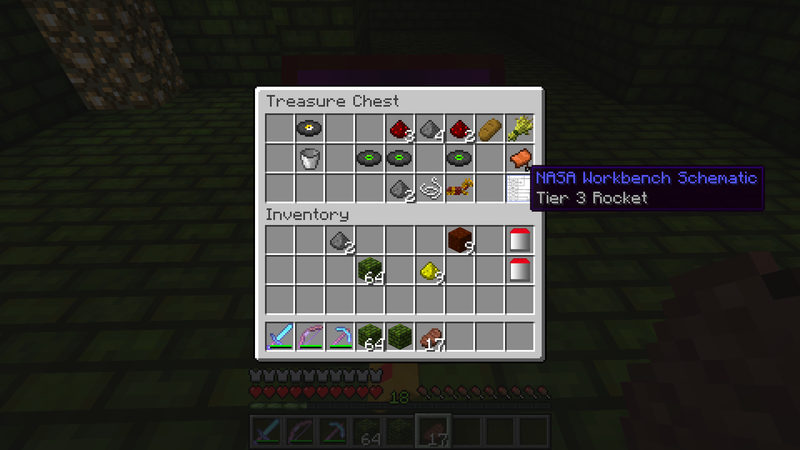Screen dimensions: 800x450
Task: Select the dark red block stack of nine
Action: click(459, 240)
